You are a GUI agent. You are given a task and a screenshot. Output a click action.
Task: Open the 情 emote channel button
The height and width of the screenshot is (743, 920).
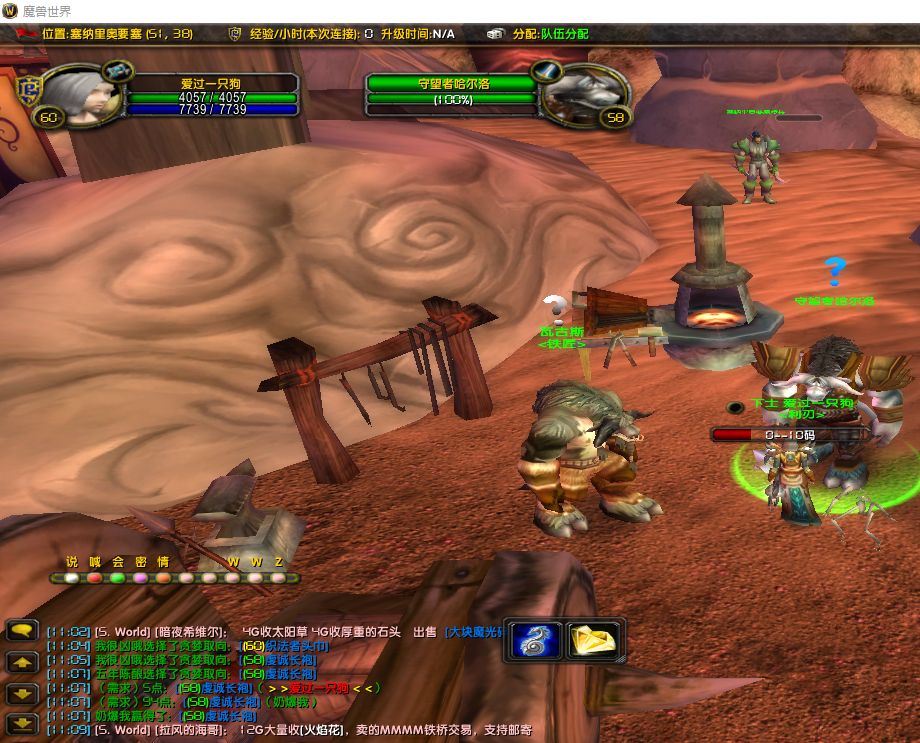pyautogui.click(x=163, y=577)
